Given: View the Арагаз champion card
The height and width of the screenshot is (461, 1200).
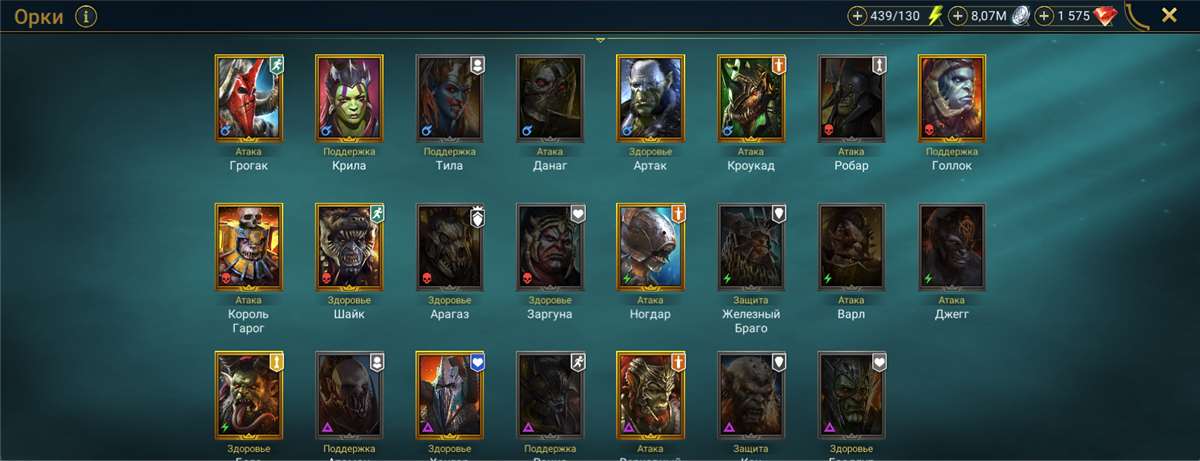Looking at the screenshot, I should 450,247.
